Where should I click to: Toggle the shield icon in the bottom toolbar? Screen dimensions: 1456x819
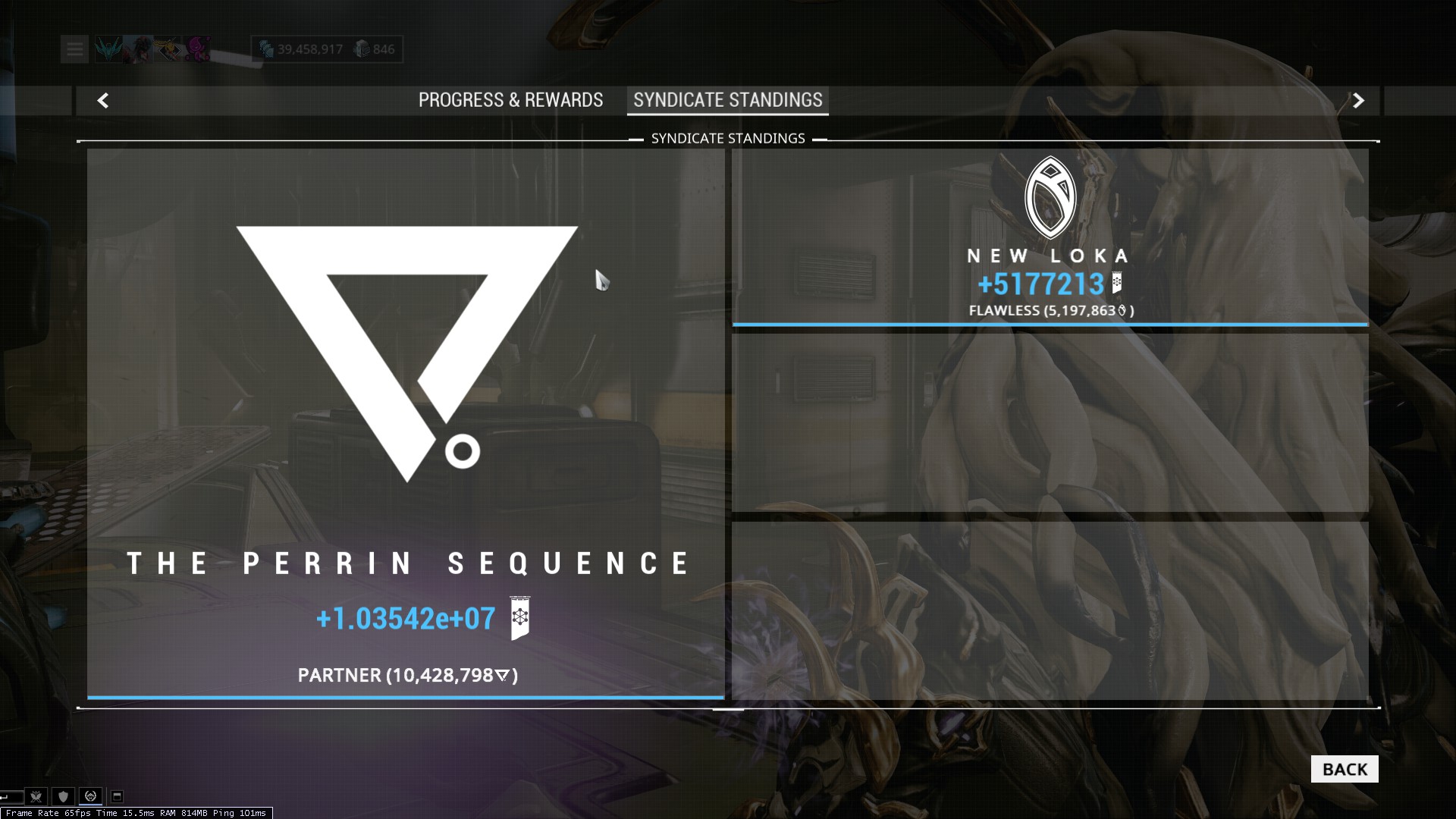pos(63,796)
